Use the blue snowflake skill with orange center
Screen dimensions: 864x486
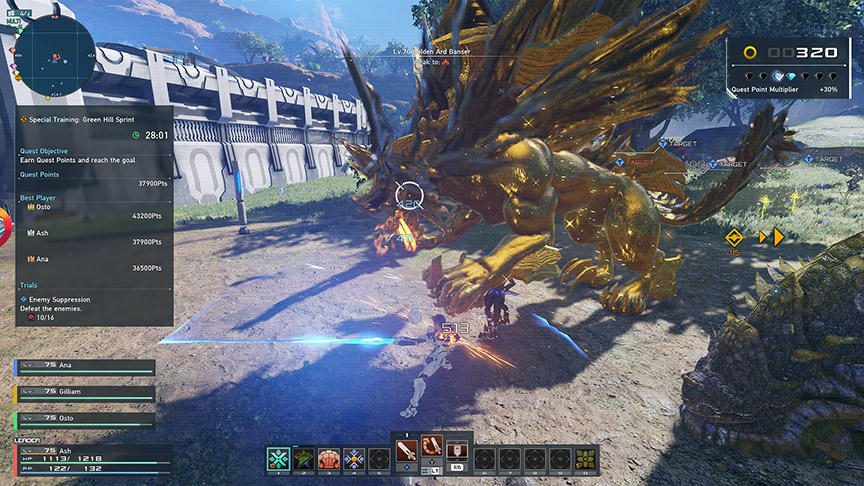[354, 459]
